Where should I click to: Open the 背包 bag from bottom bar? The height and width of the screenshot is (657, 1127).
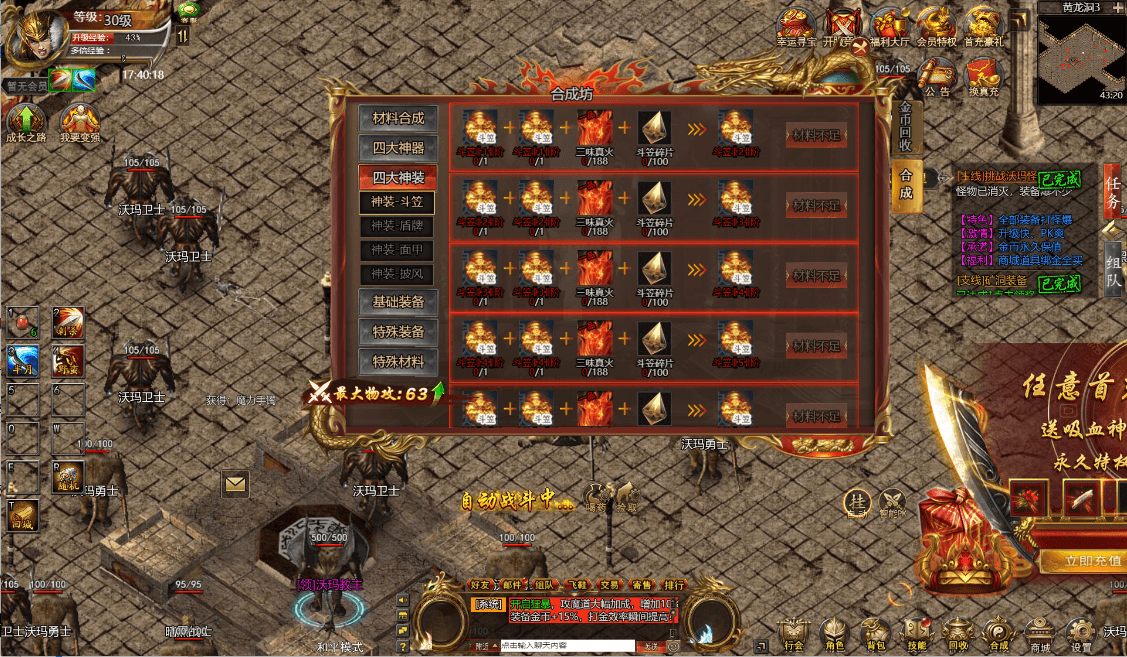pos(876,632)
